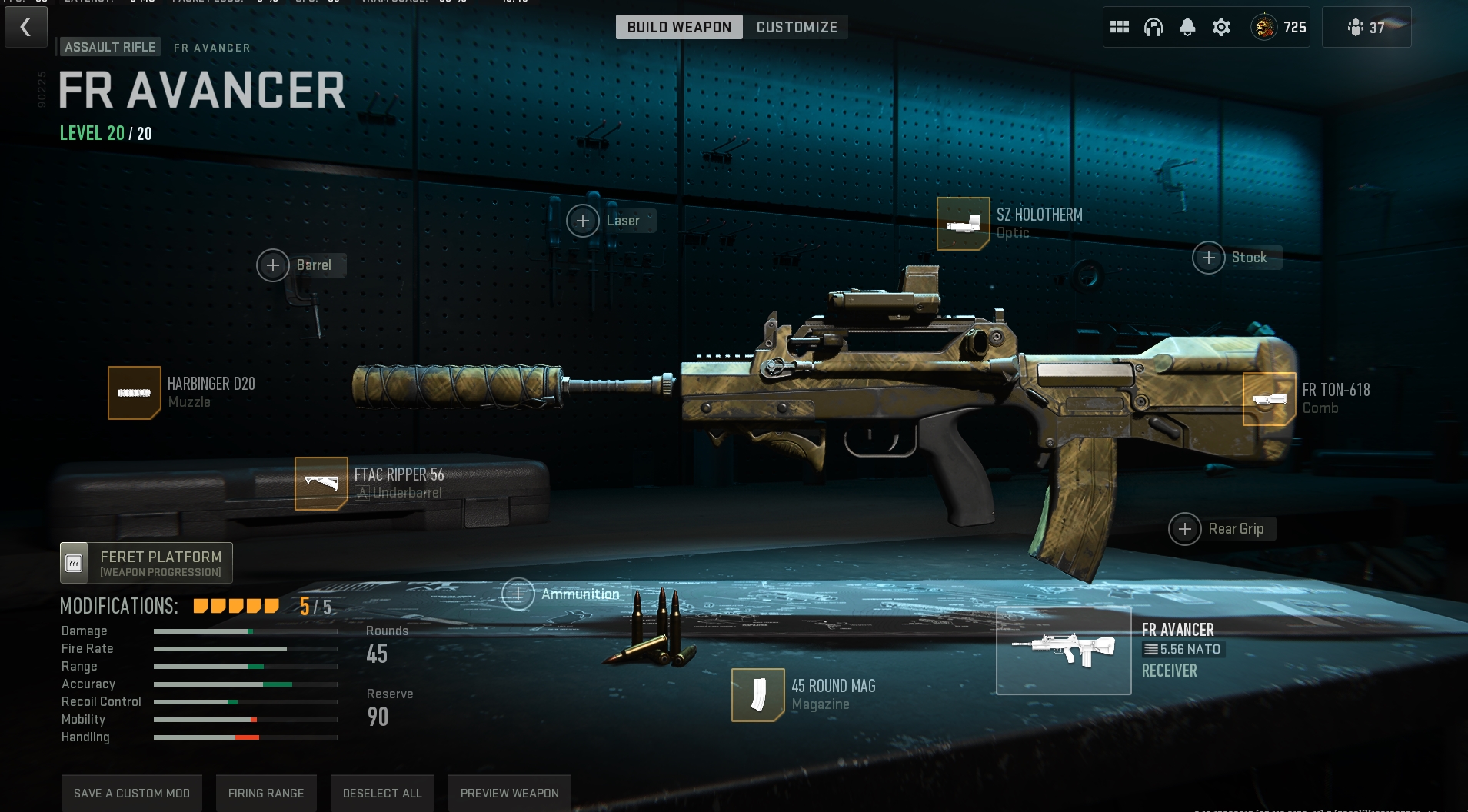Viewport: 1468px width, 812px height.
Task: Select the FR TON-618 comb slot
Action: [x=1270, y=399]
